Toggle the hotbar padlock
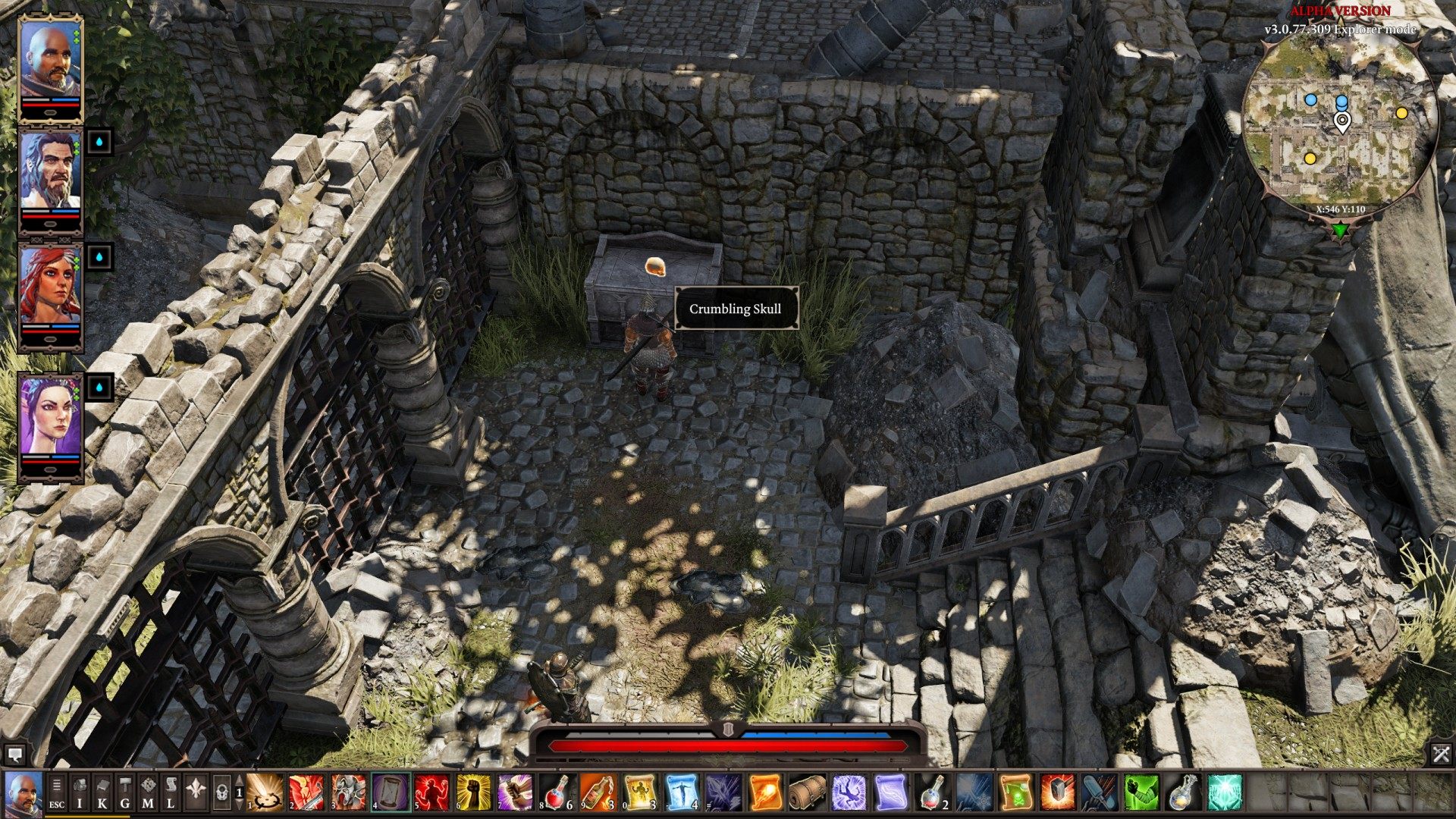The image size is (1456, 819). 222,792
